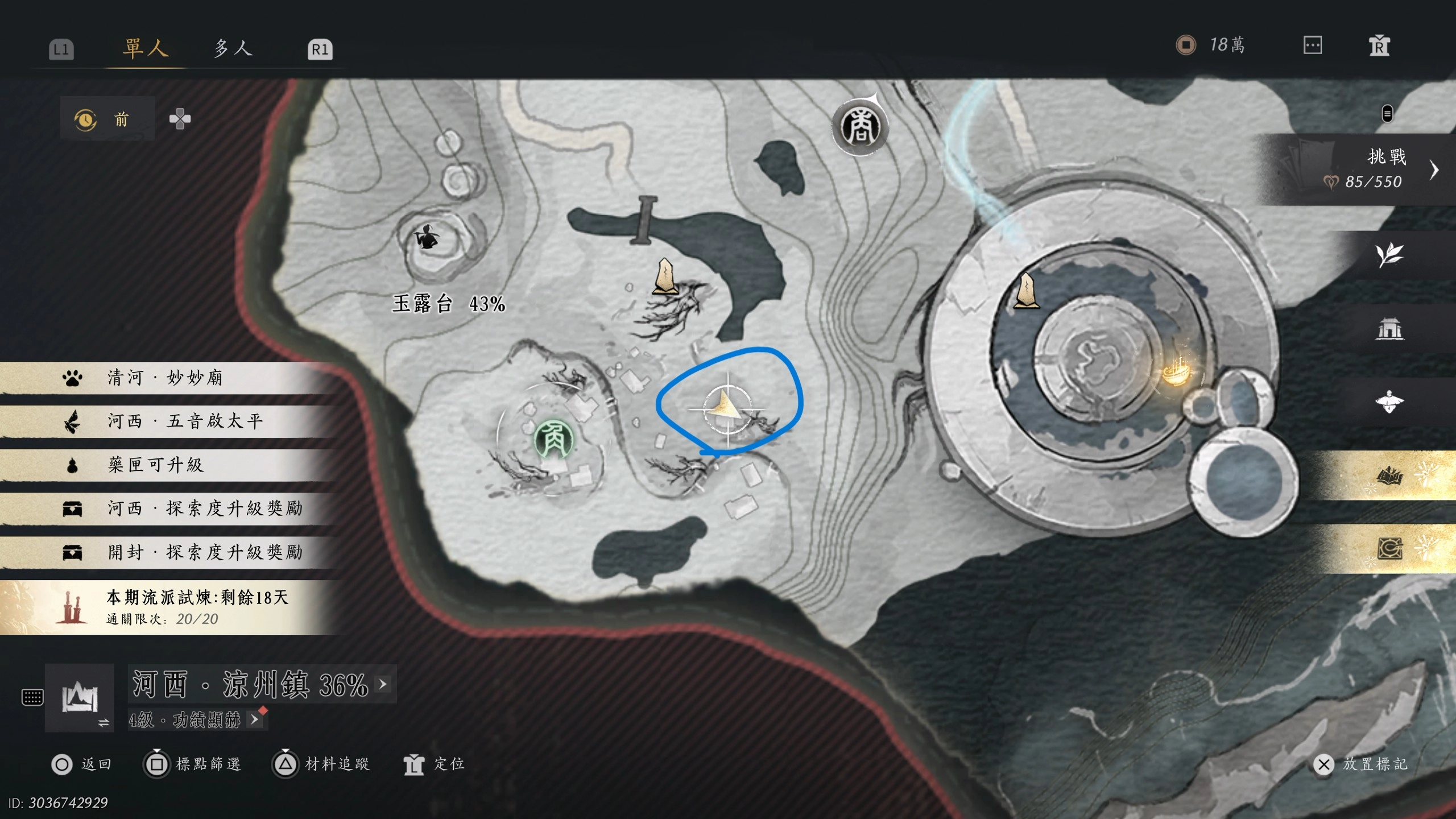The height and width of the screenshot is (819, 1456).
Task: Open the highlighted book sidebar entry
Action: pos(1389,475)
